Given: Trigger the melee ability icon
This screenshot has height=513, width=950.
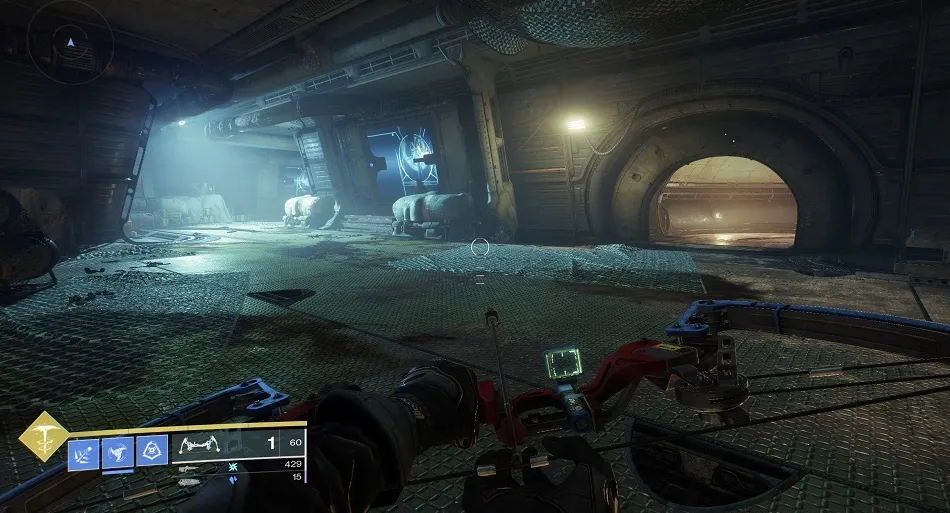Looking at the screenshot, I should [118, 452].
